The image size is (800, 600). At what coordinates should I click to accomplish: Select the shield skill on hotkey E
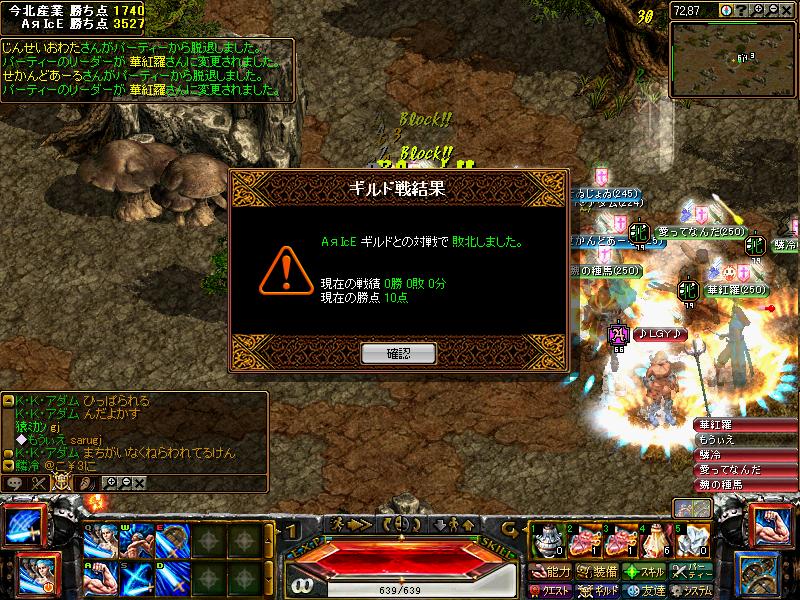[169, 541]
